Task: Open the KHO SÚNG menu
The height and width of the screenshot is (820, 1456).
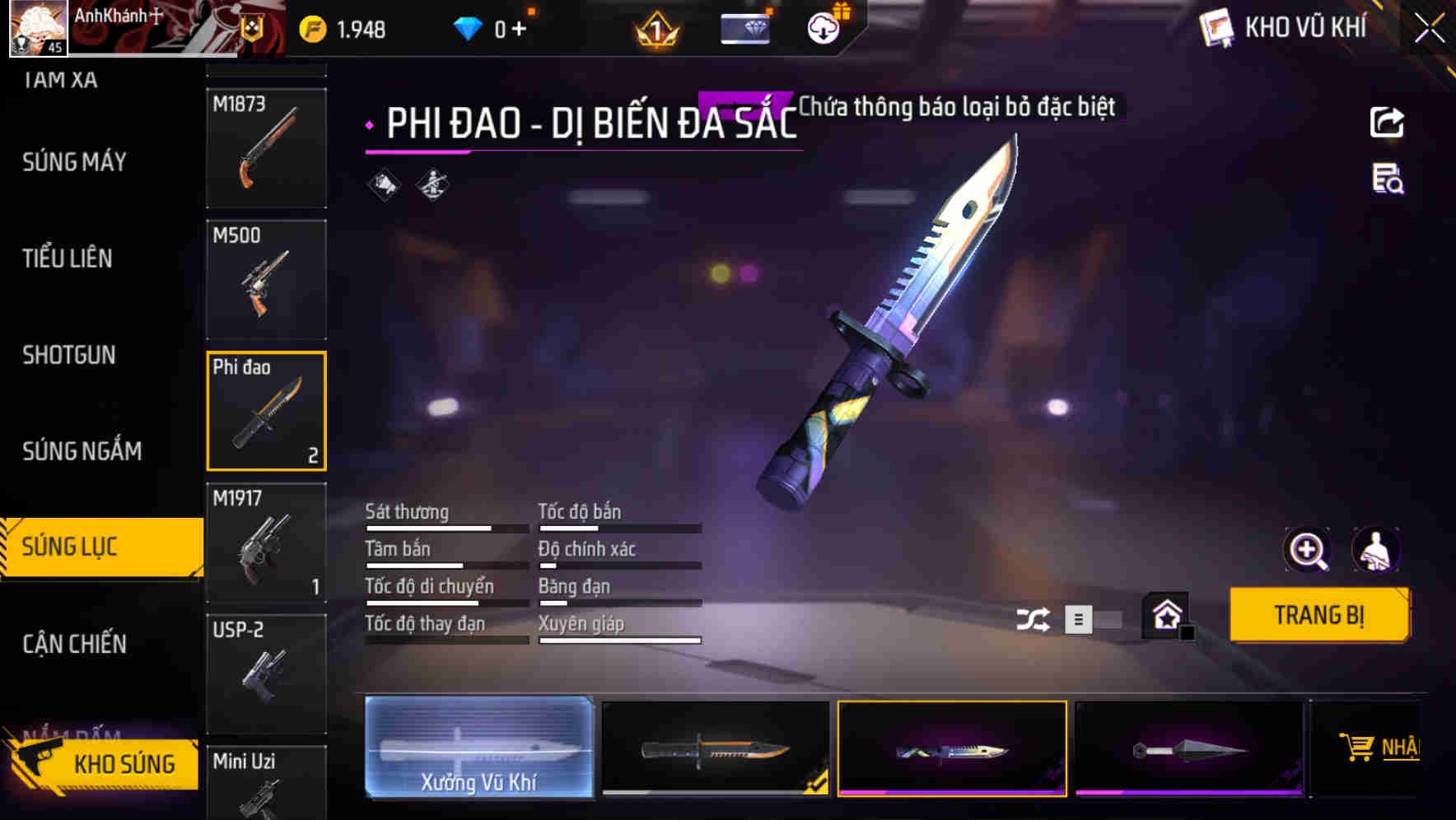Action: (x=125, y=764)
